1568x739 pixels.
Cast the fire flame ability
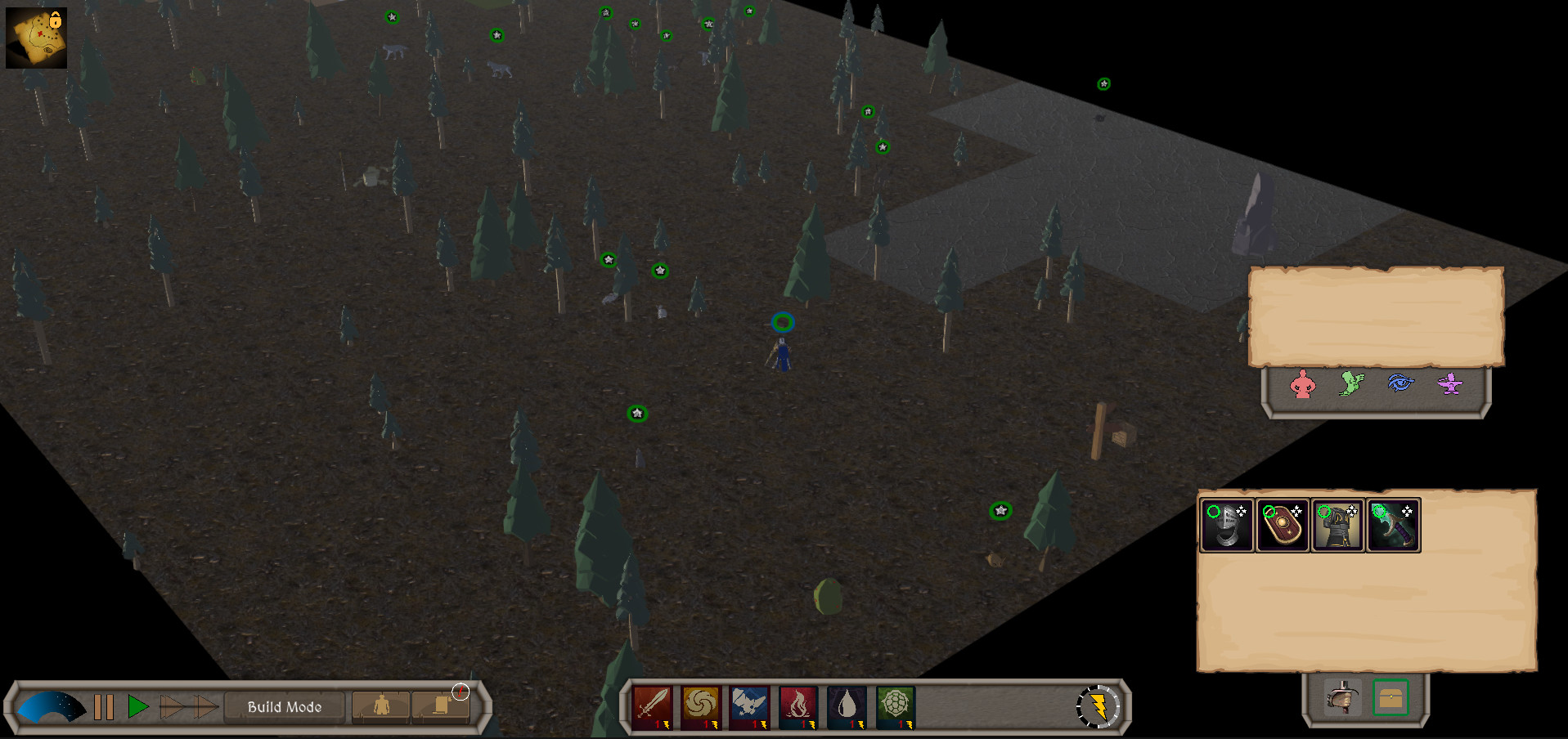pyautogui.click(x=798, y=705)
